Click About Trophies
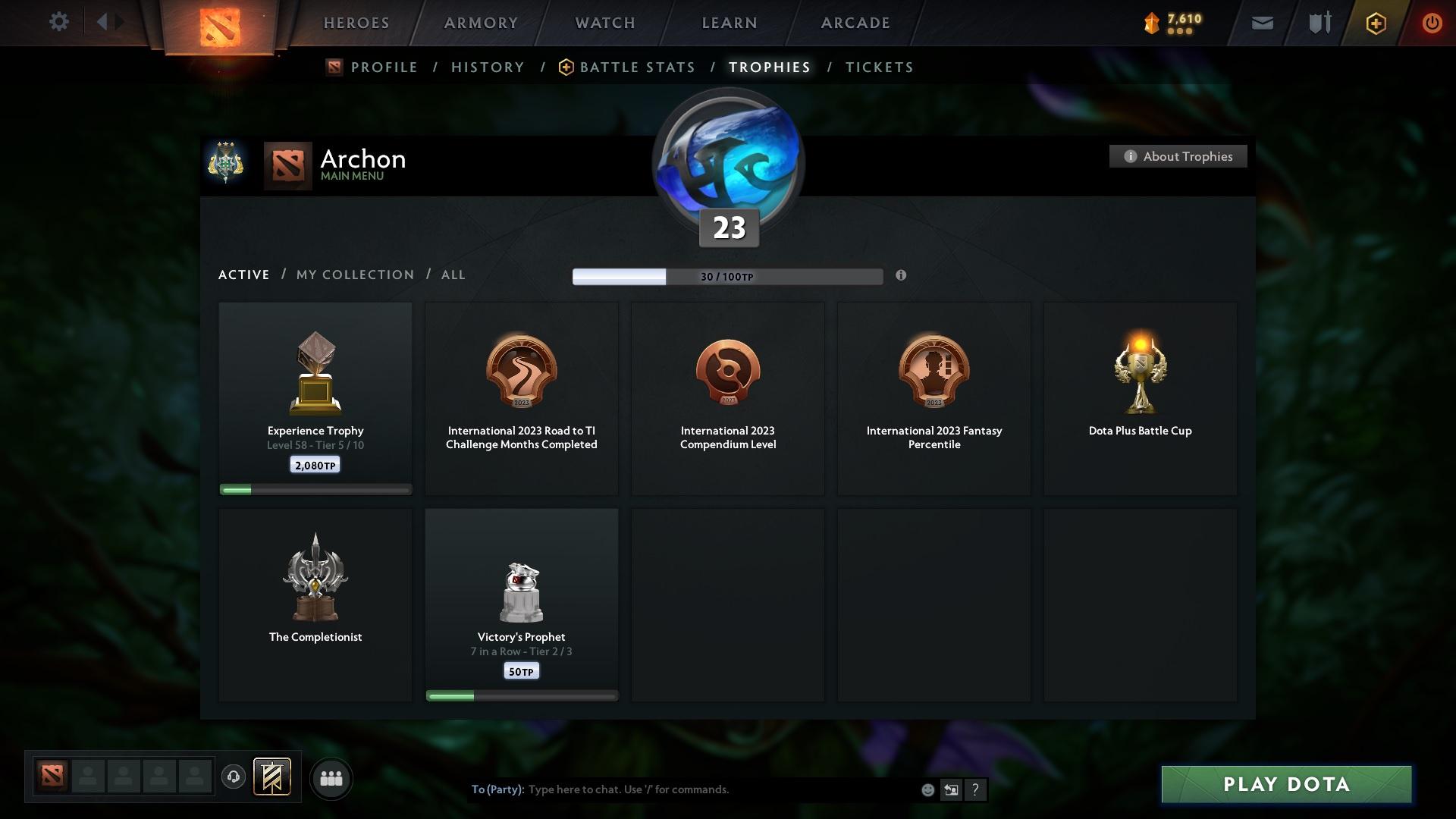 tap(1178, 156)
